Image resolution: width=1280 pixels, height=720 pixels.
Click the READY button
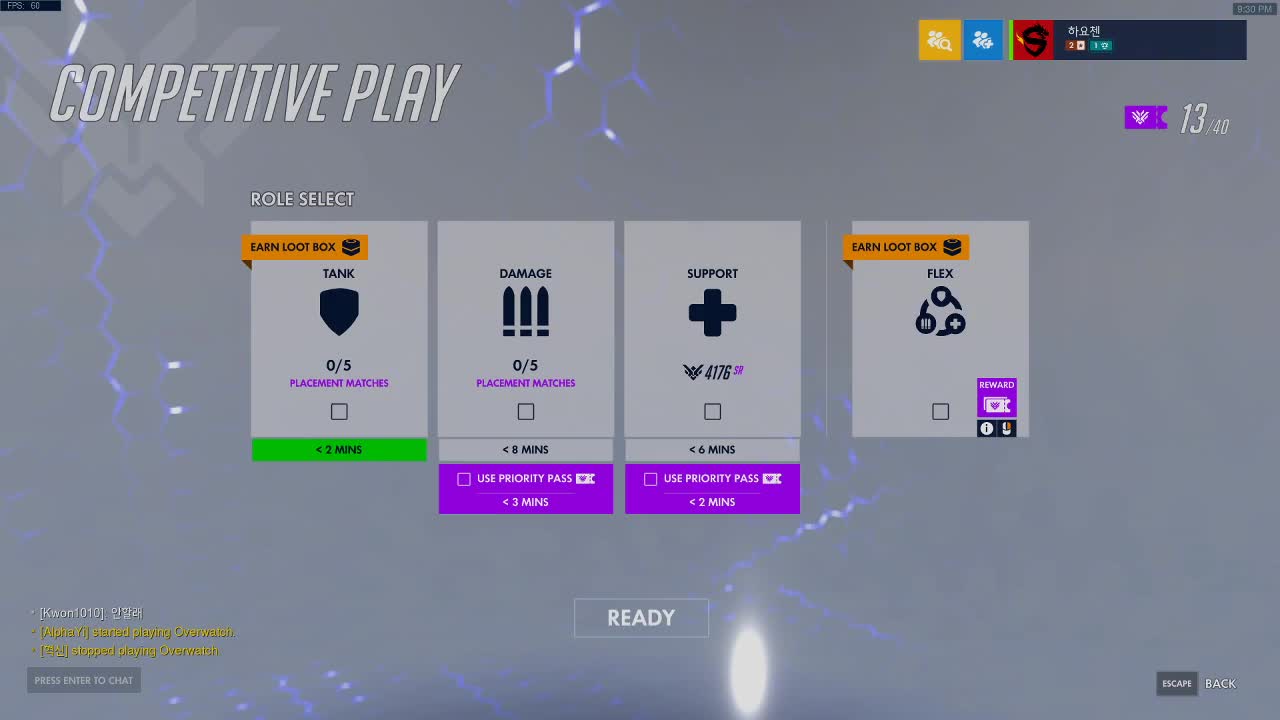(x=641, y=618)
